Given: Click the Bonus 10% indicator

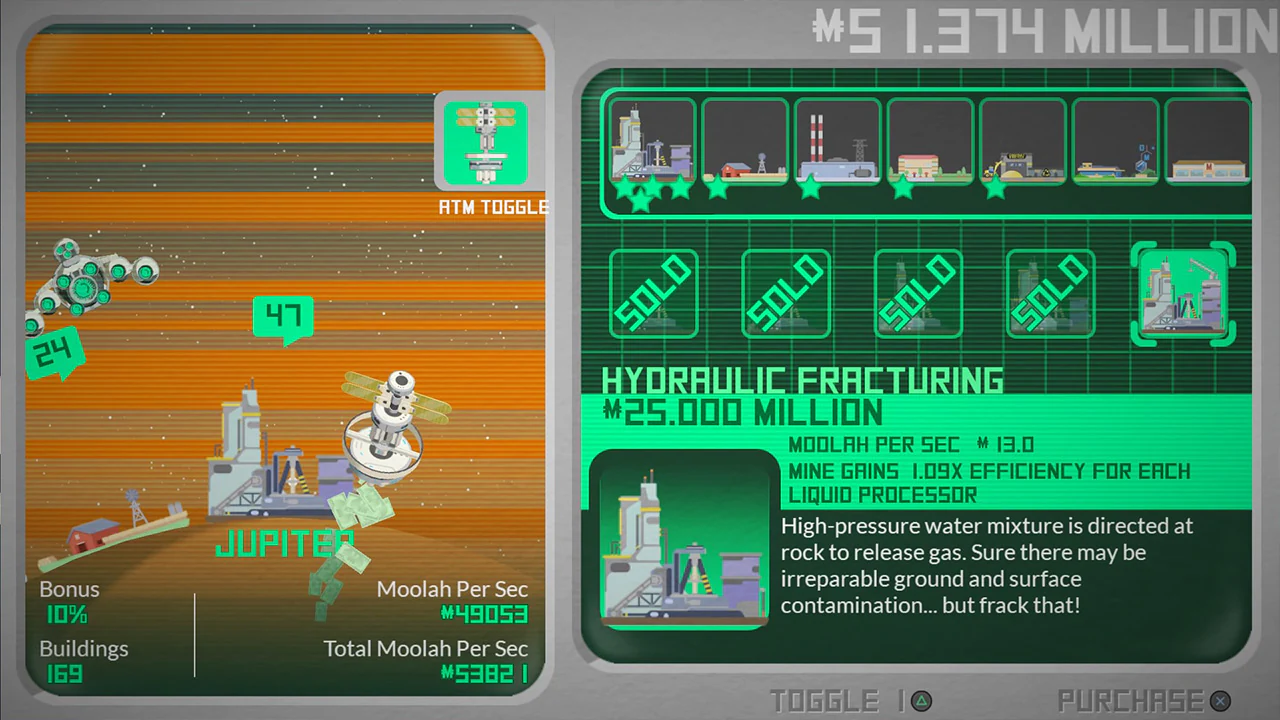Looking at the screenshot, I should point(68,602).
